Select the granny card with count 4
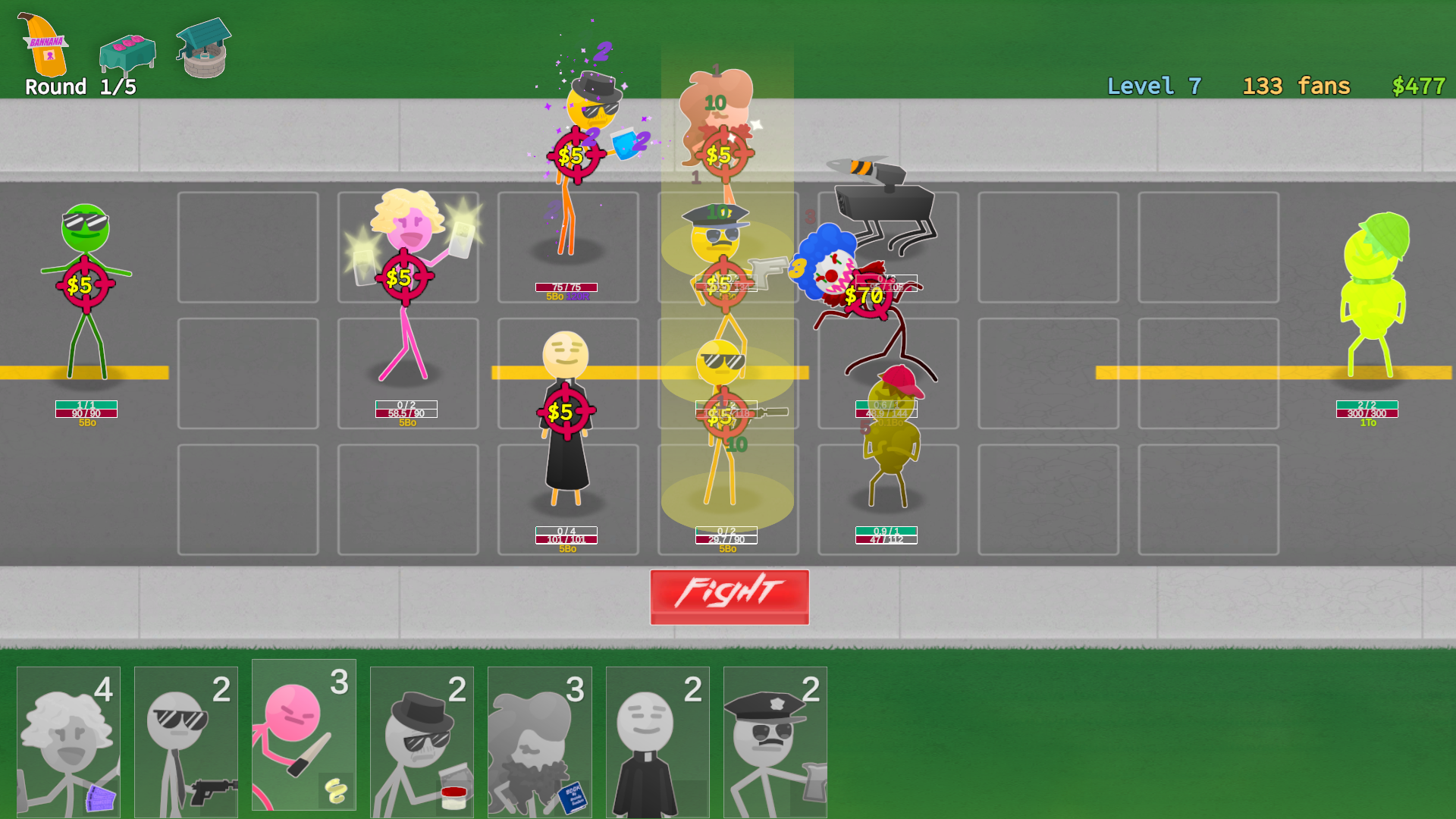The height and width of the screenshot is (819, 1456). 69,739
